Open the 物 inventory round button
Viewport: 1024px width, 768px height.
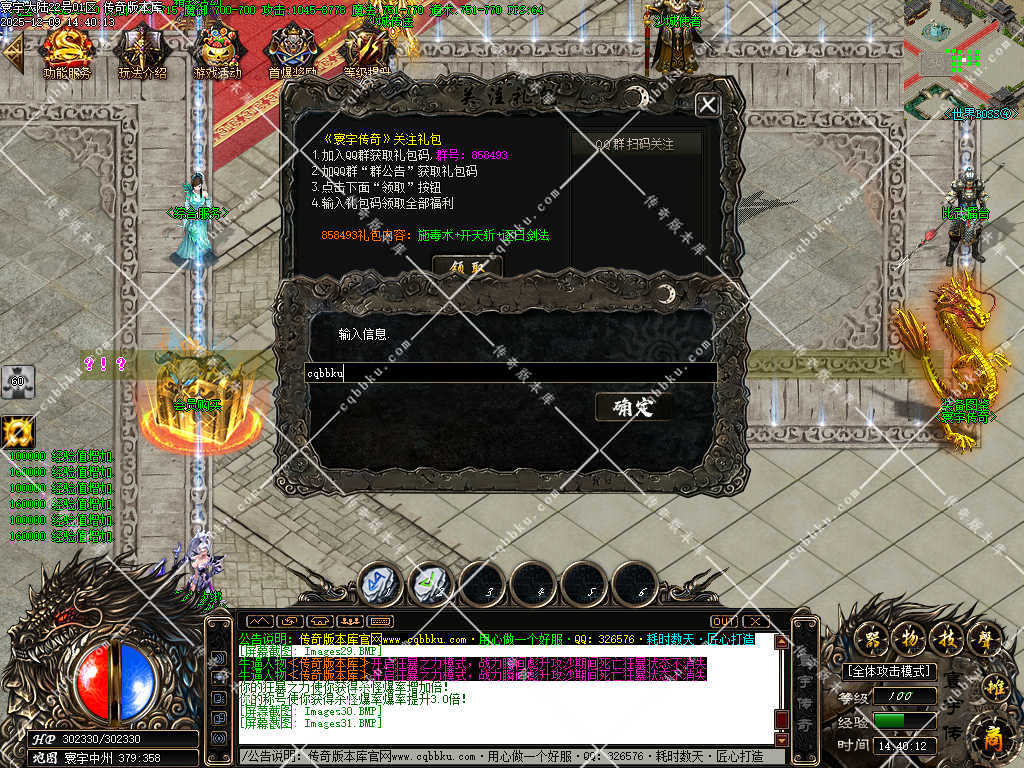click(x=907, y=637)
